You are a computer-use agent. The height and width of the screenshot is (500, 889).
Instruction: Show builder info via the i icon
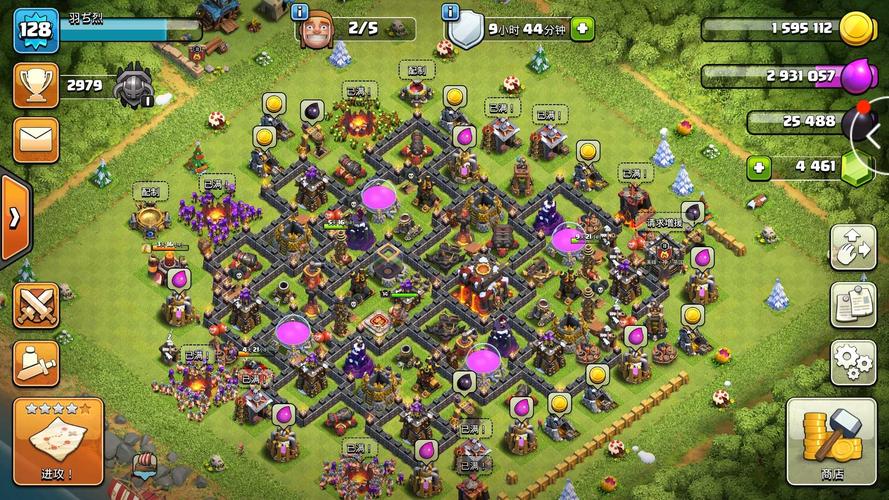301,13
